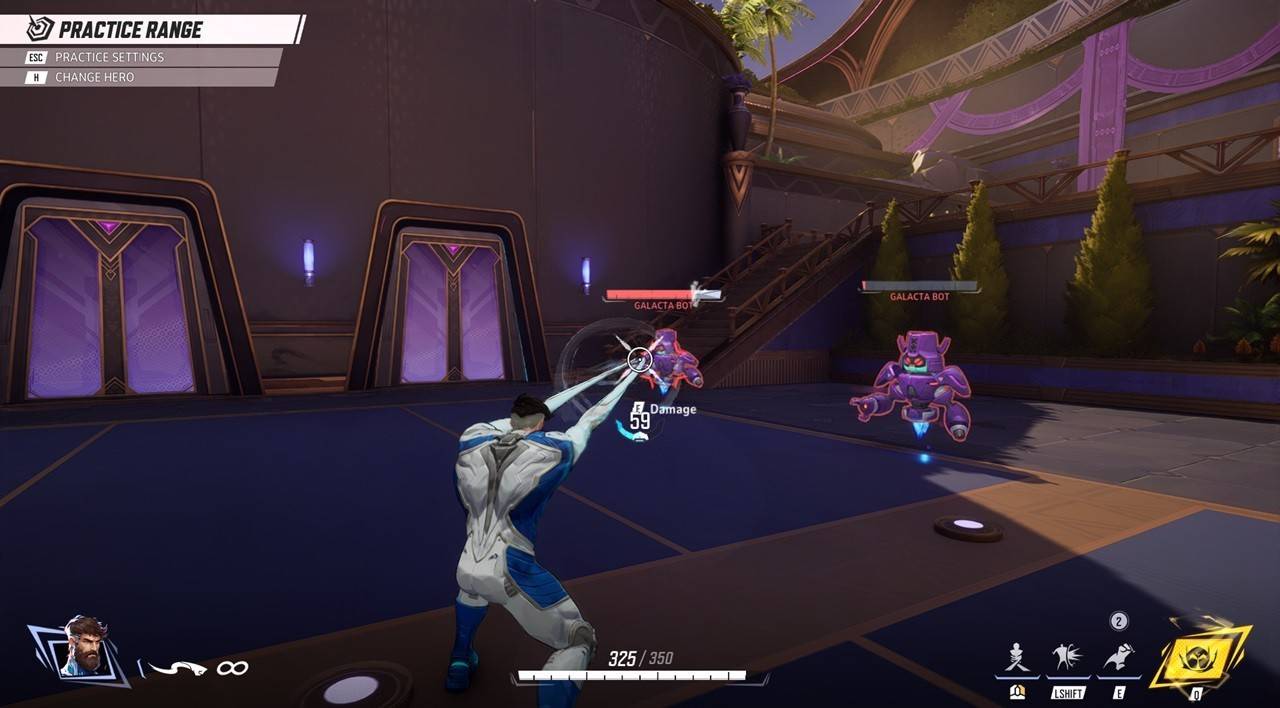Choose the Change Hero option
Viewport: 1280px width, 708px height.
click(x=94, y=77)
